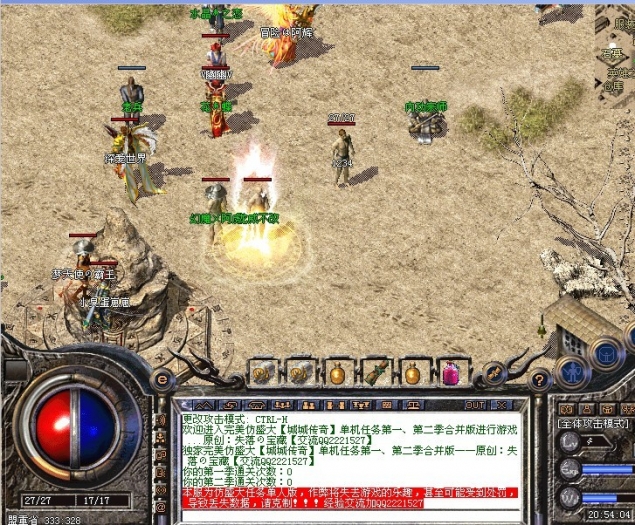635x525 pixels.
Task: Click the question mark help button
Action: click(x=539, y=380)
